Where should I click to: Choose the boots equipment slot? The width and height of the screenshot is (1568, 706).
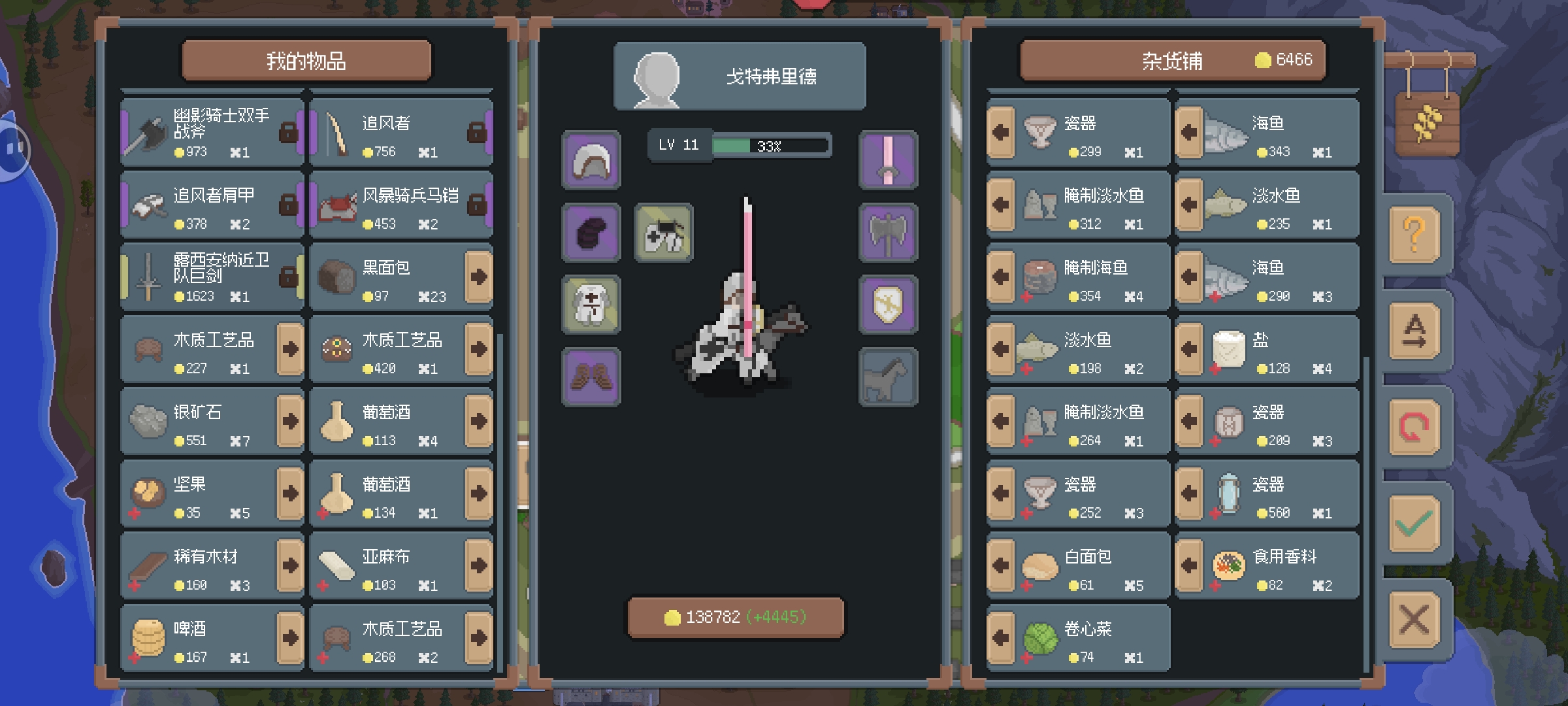(591, 377)
